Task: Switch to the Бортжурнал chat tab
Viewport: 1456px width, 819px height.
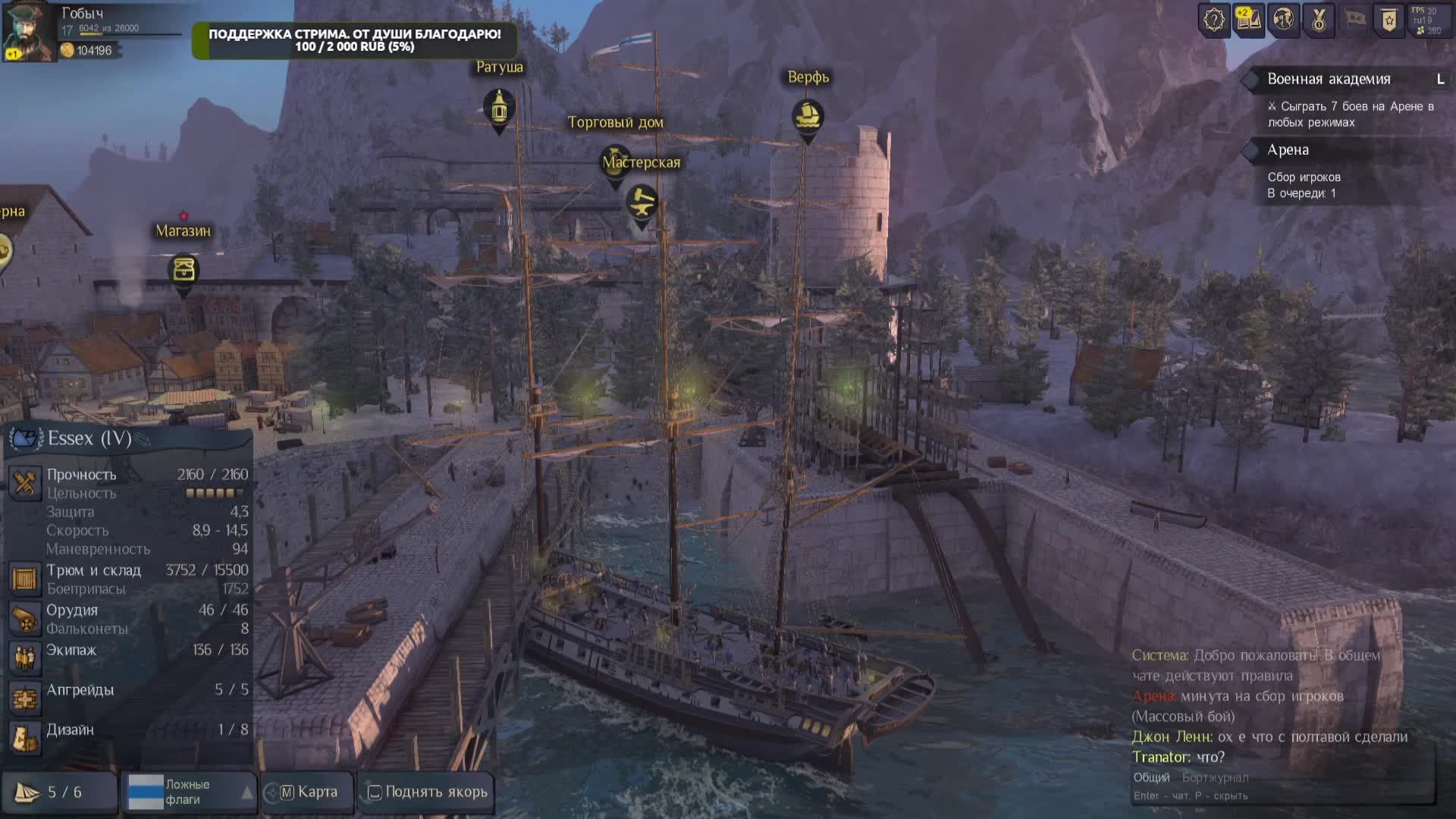Action: [1215, 777]
